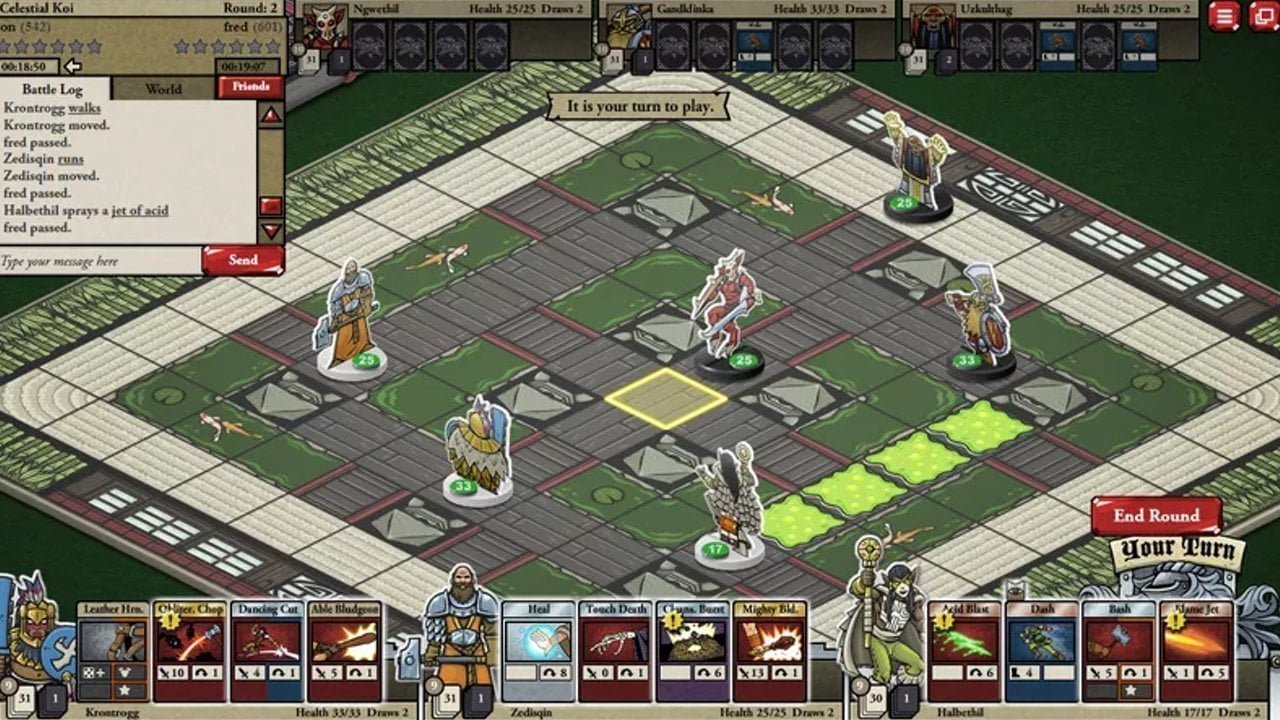Select the Leather Harness armor card
The image size is (1280, 720).
(x=113, y=651)
